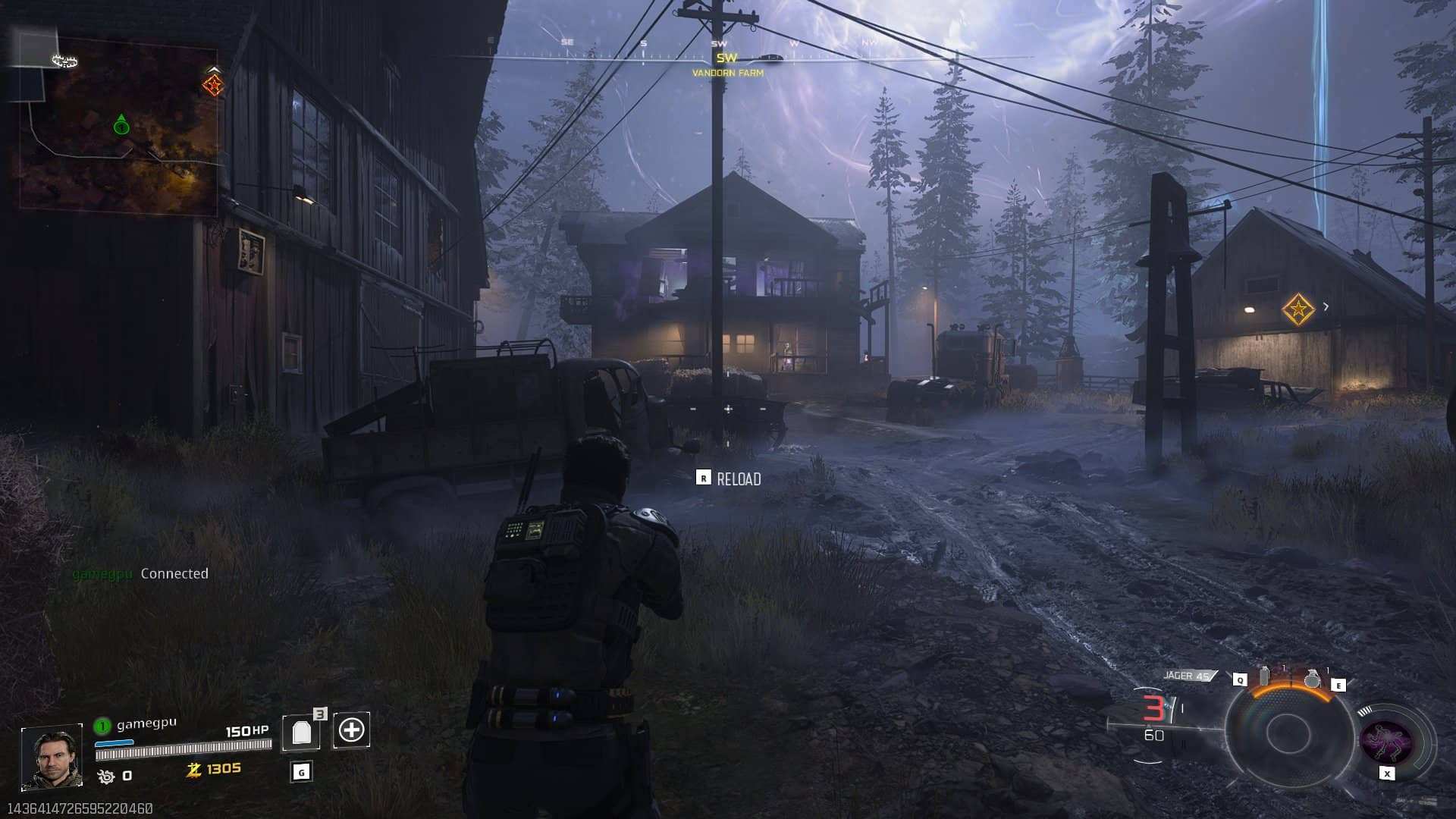Select the bear trap icon on minimap
Screen dimensions: 1456x819
tap(65, 61)
